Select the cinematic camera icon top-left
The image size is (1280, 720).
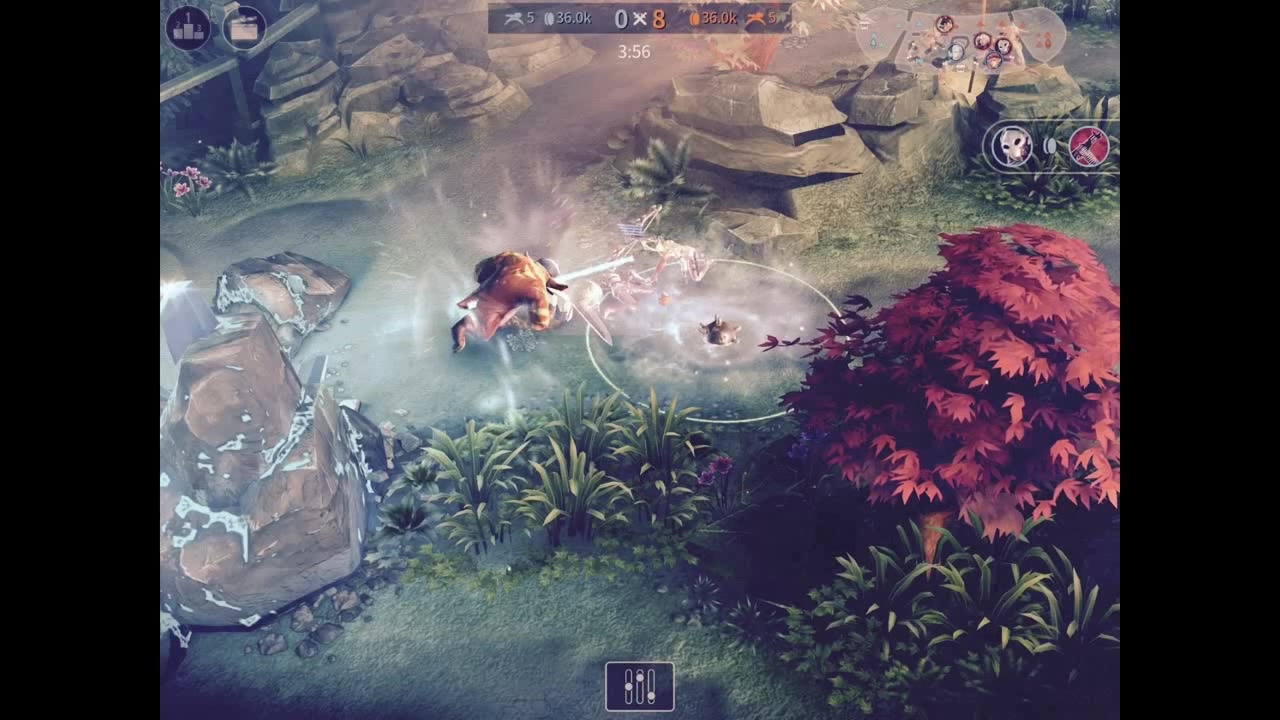(243, 26)
